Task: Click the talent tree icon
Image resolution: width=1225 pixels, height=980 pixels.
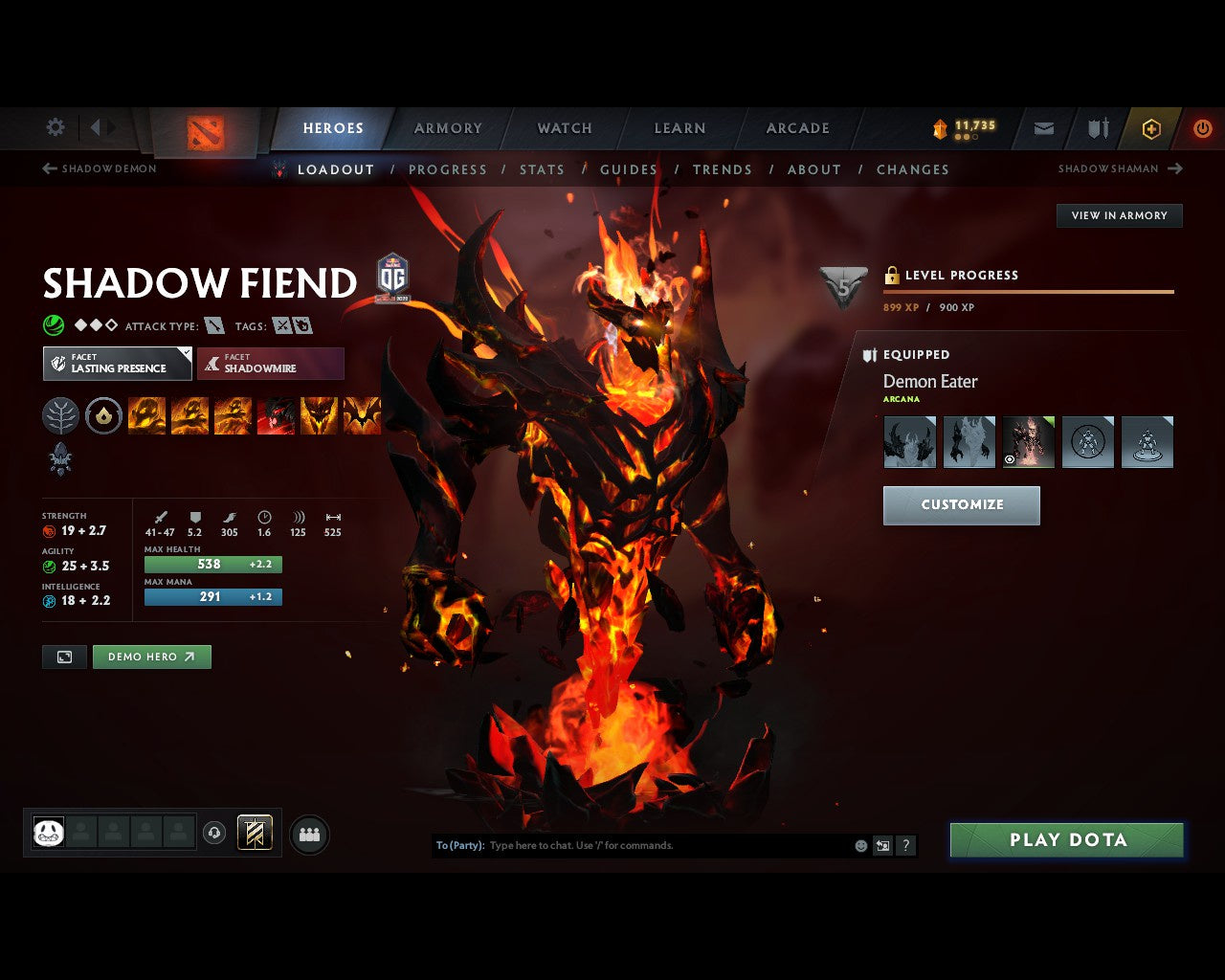Action: tap(60, 414)
